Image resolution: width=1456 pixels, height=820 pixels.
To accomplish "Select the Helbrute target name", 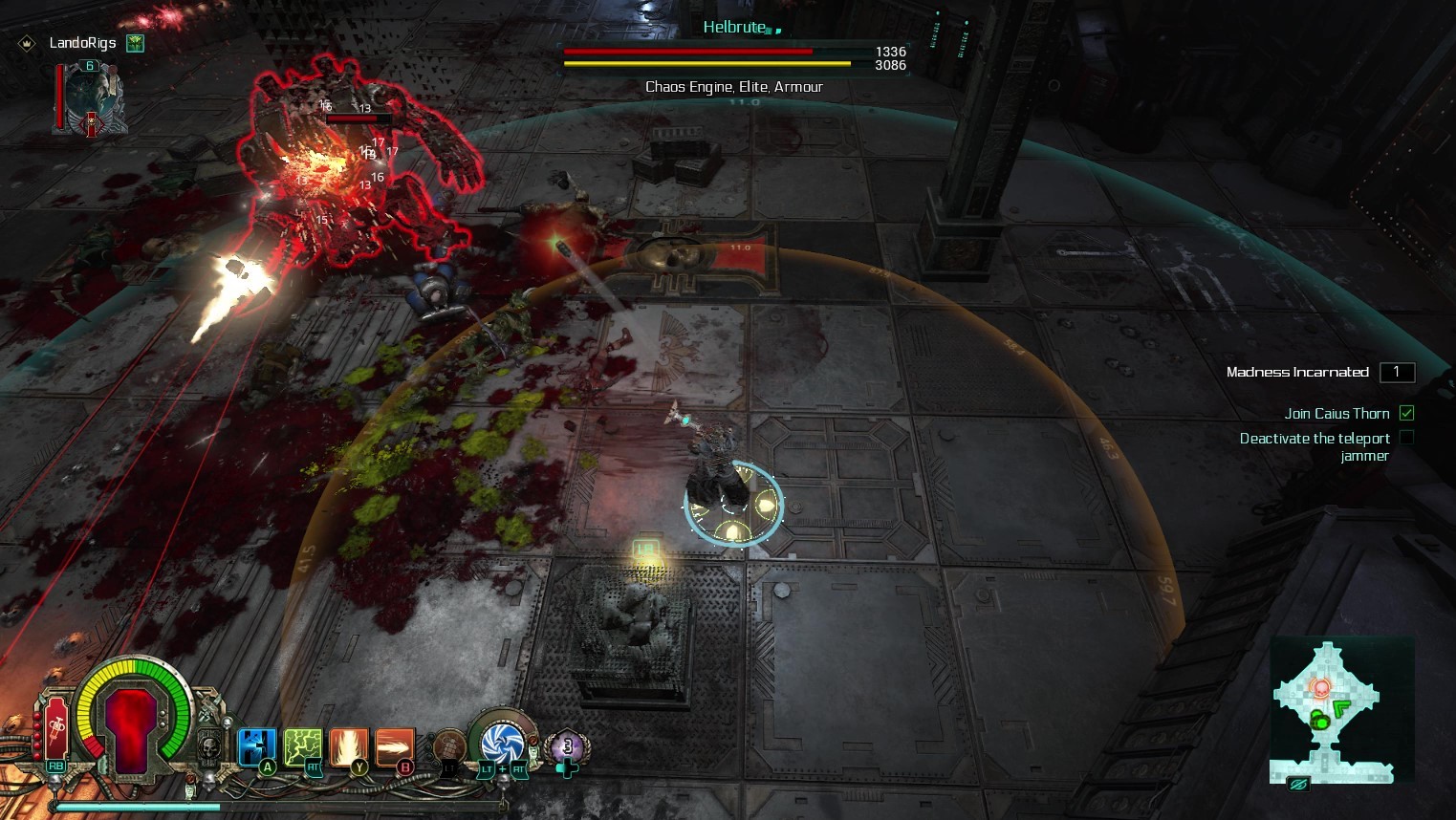I will click(734, 27).
